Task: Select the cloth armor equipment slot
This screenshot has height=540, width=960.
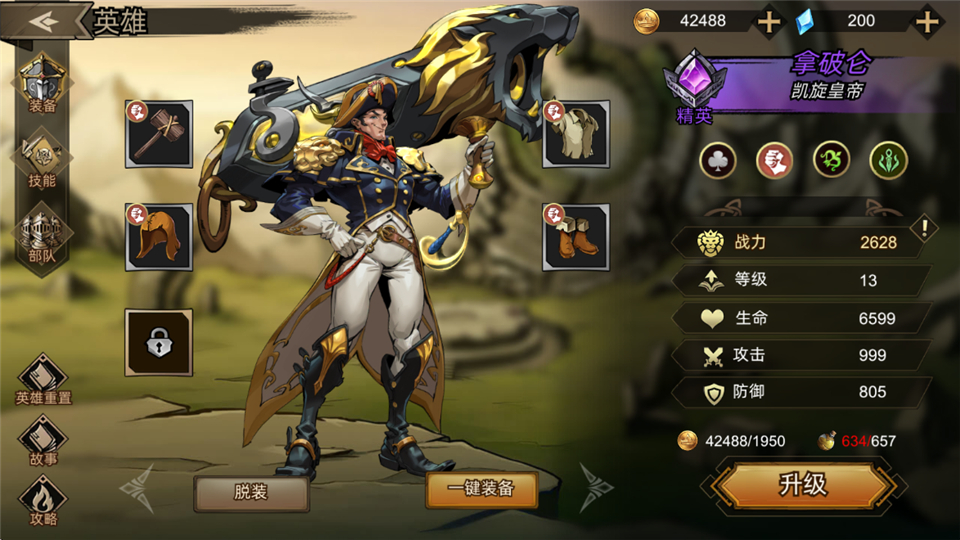Action: [576, 134]
